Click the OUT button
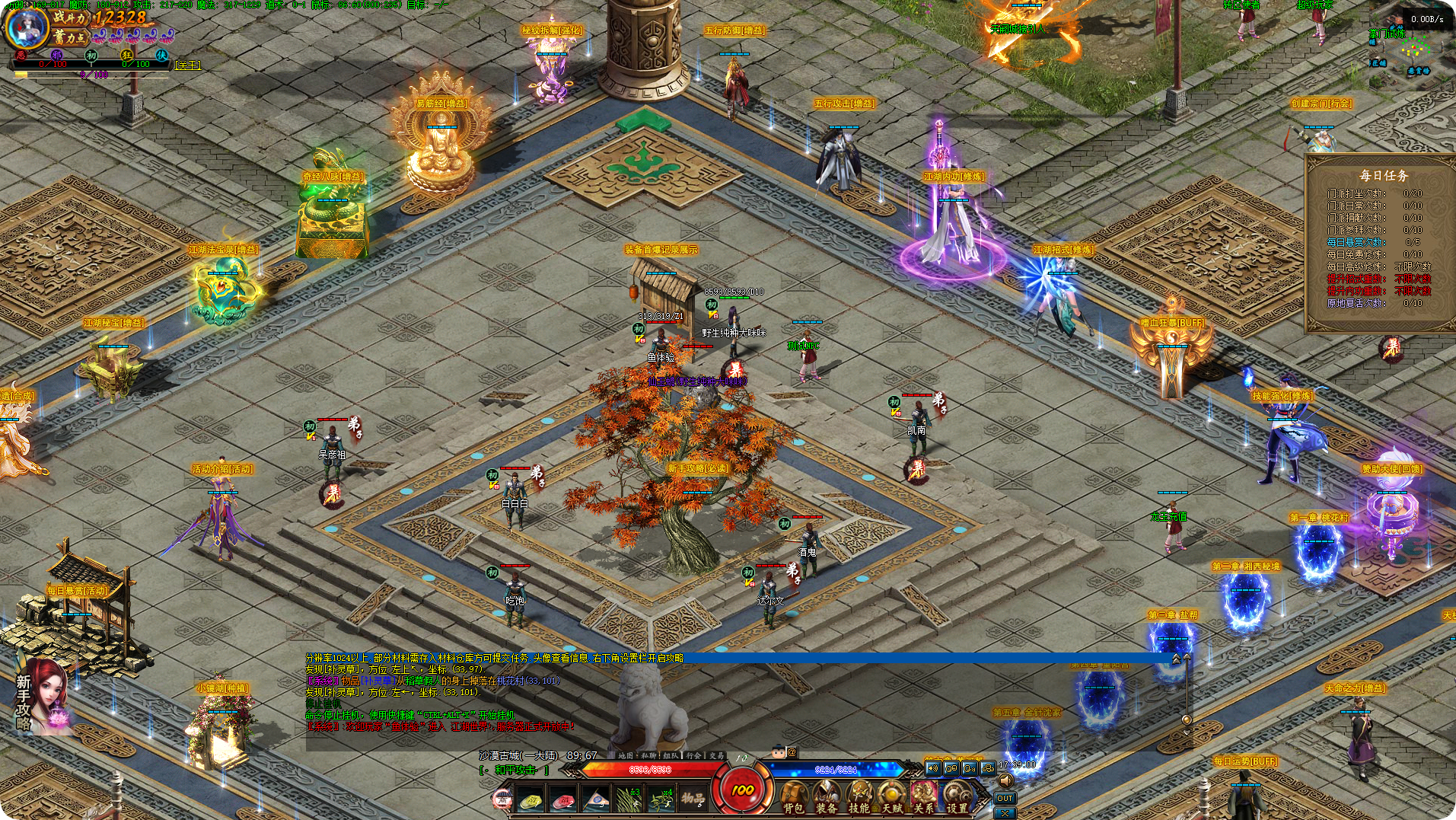The image size is (1456, 820). click(x=1005, y=798)
